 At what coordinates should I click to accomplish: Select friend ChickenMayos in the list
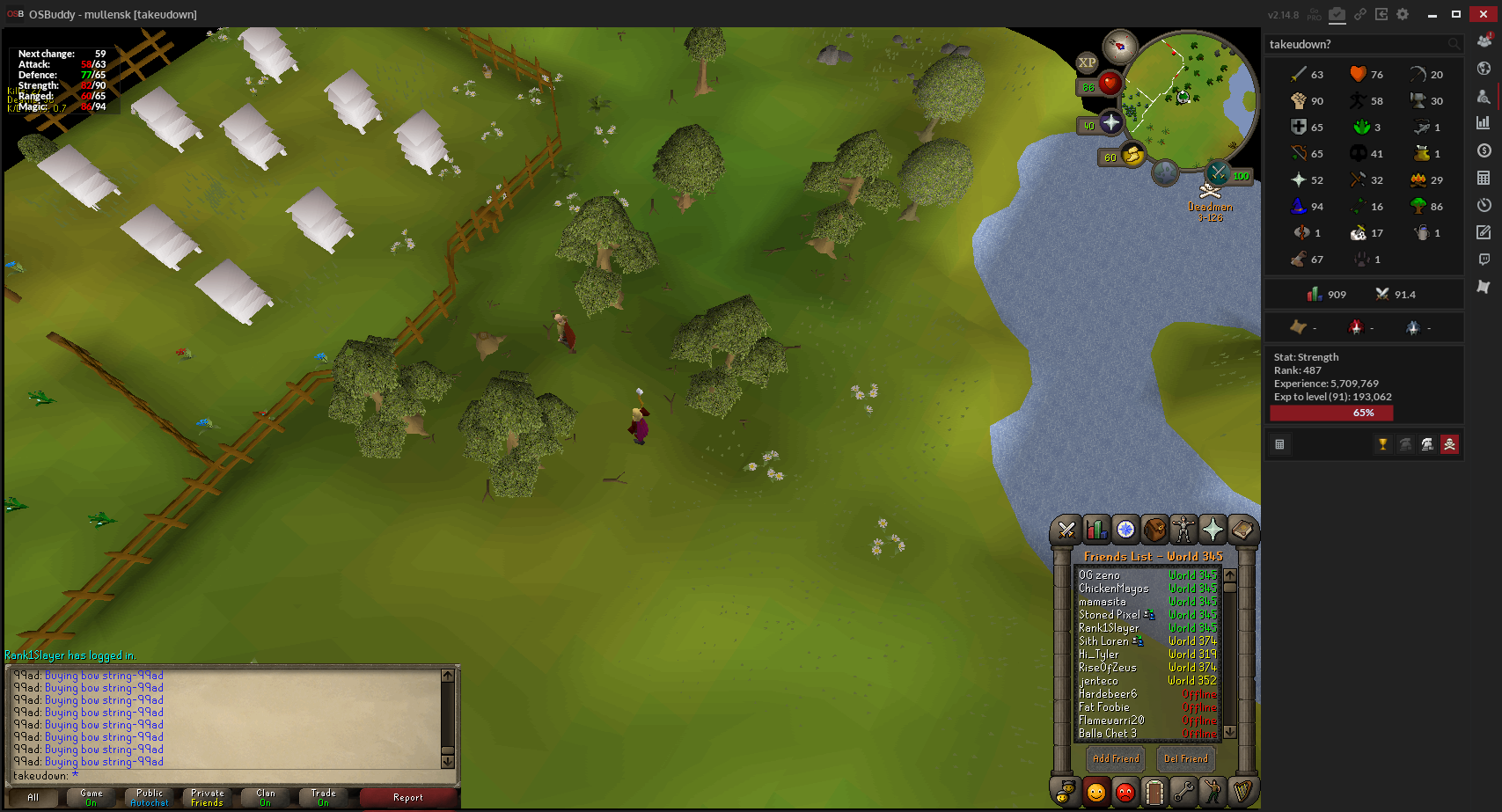1113,589
